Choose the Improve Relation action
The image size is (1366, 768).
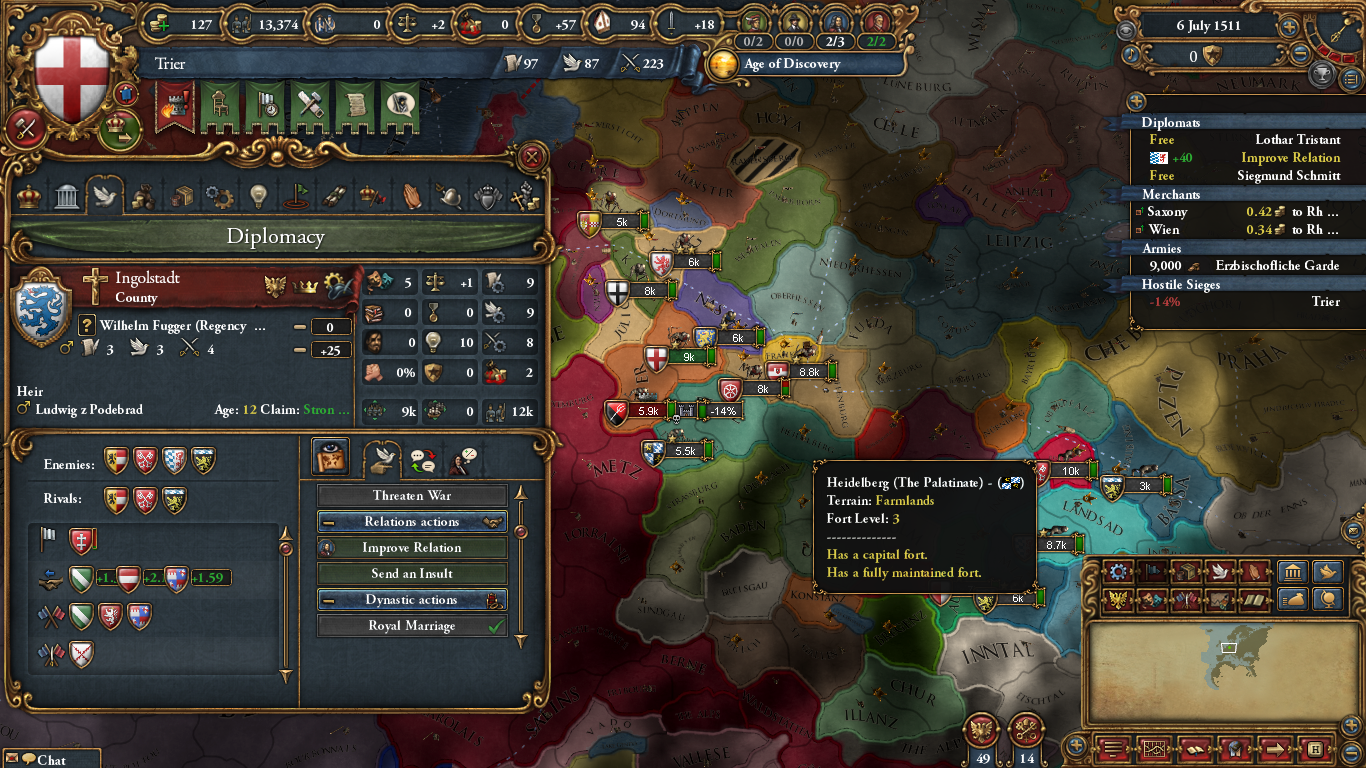(x=412, y=548)
